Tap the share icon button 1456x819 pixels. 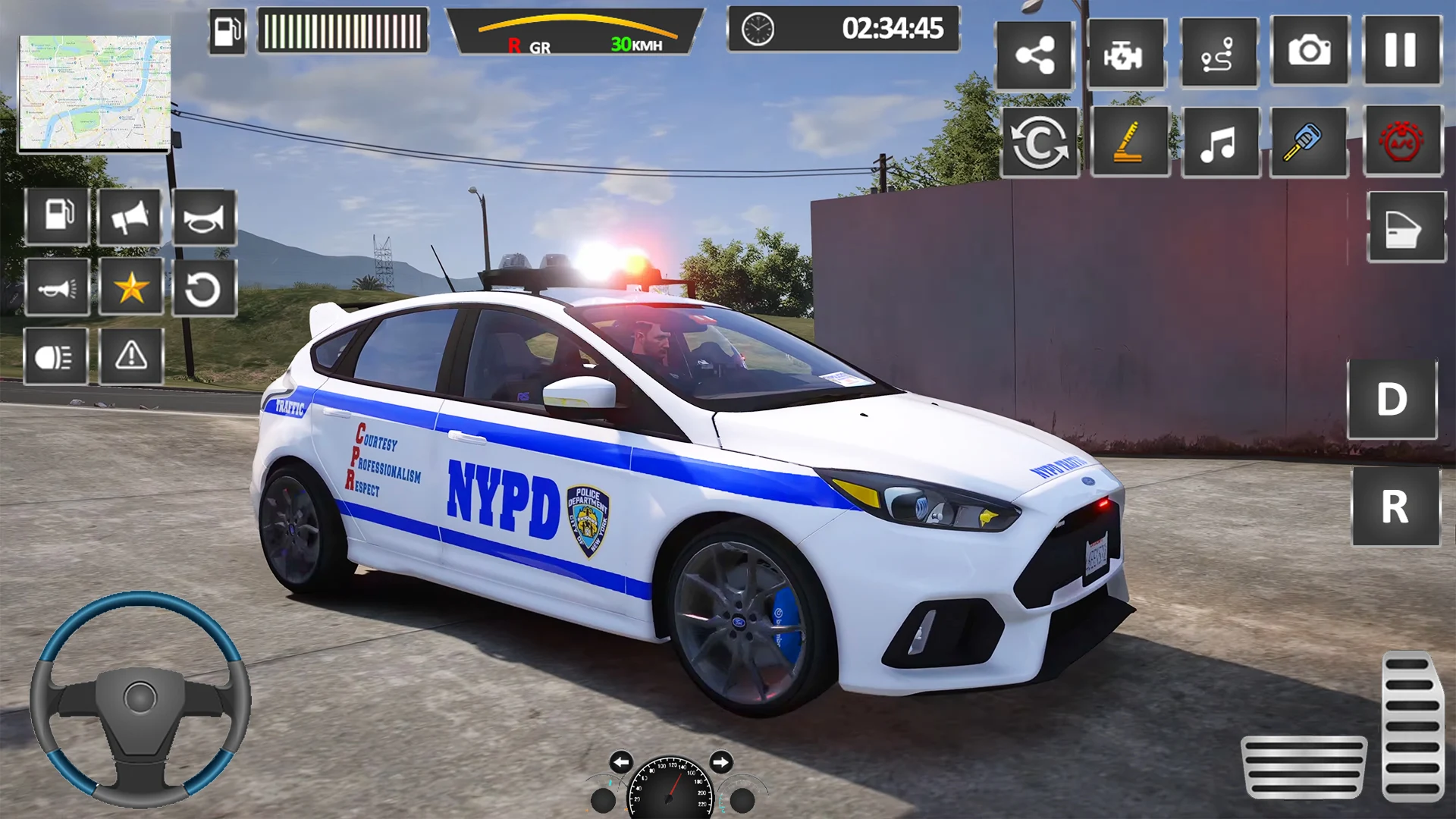click(1034, 55)
